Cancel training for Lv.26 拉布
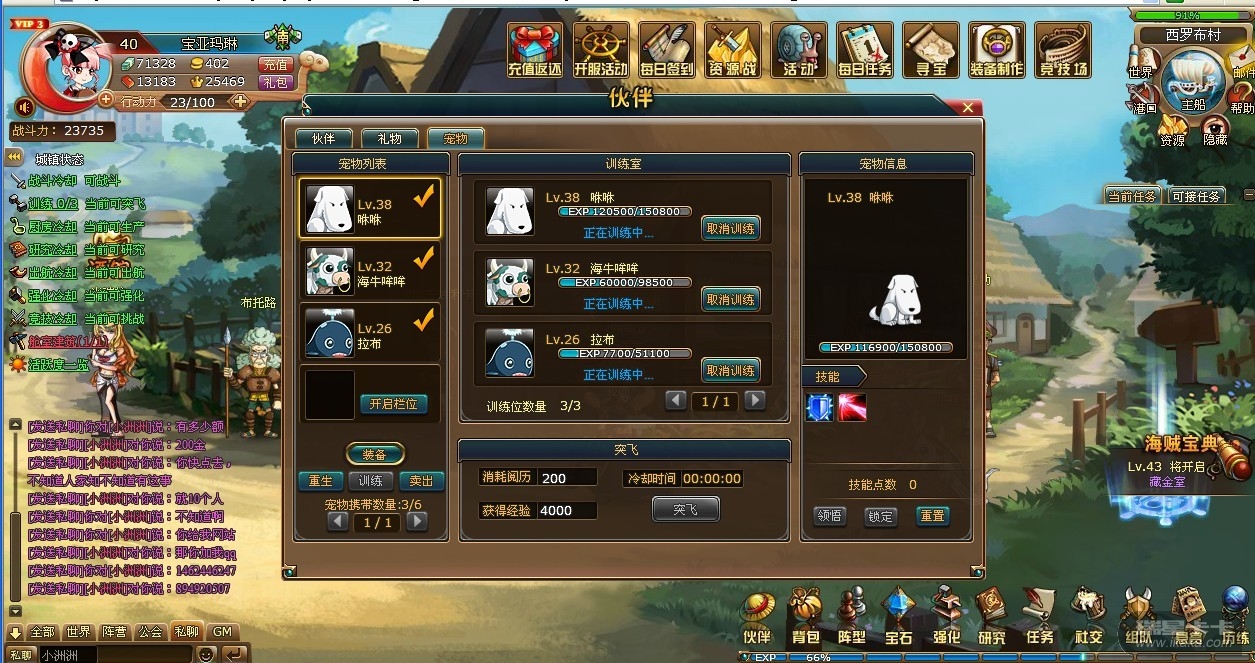 730,371
